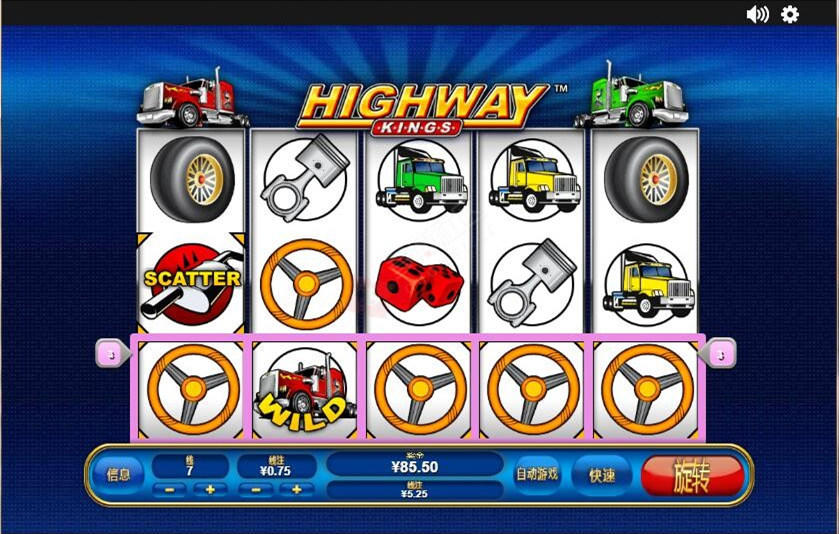Open the 信息 info panel
839x534 pixels.
(118, 475)
